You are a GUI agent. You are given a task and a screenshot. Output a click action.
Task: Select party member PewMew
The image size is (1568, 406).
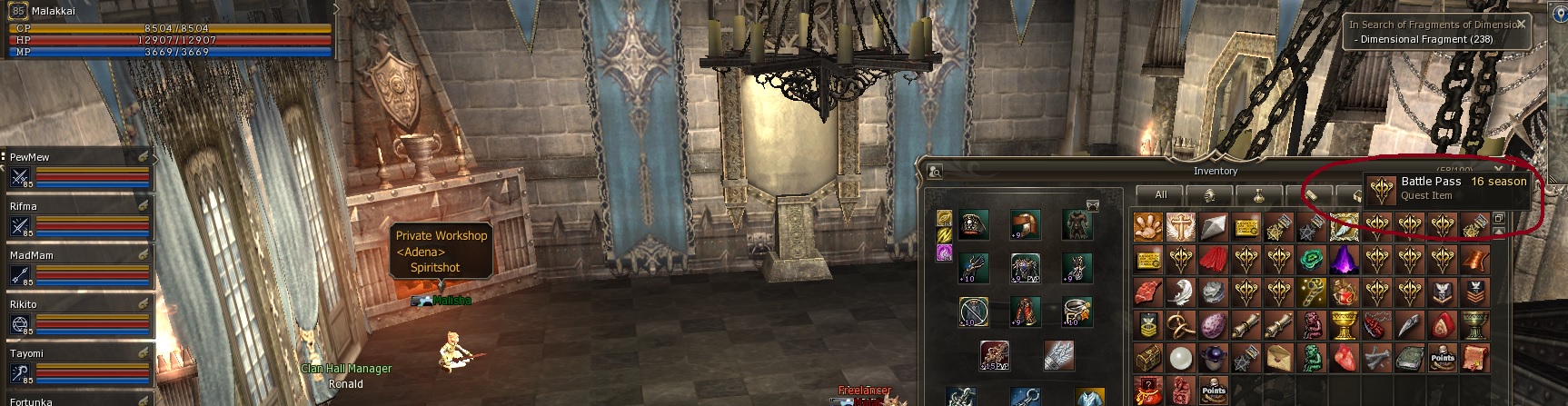[77, 169]
